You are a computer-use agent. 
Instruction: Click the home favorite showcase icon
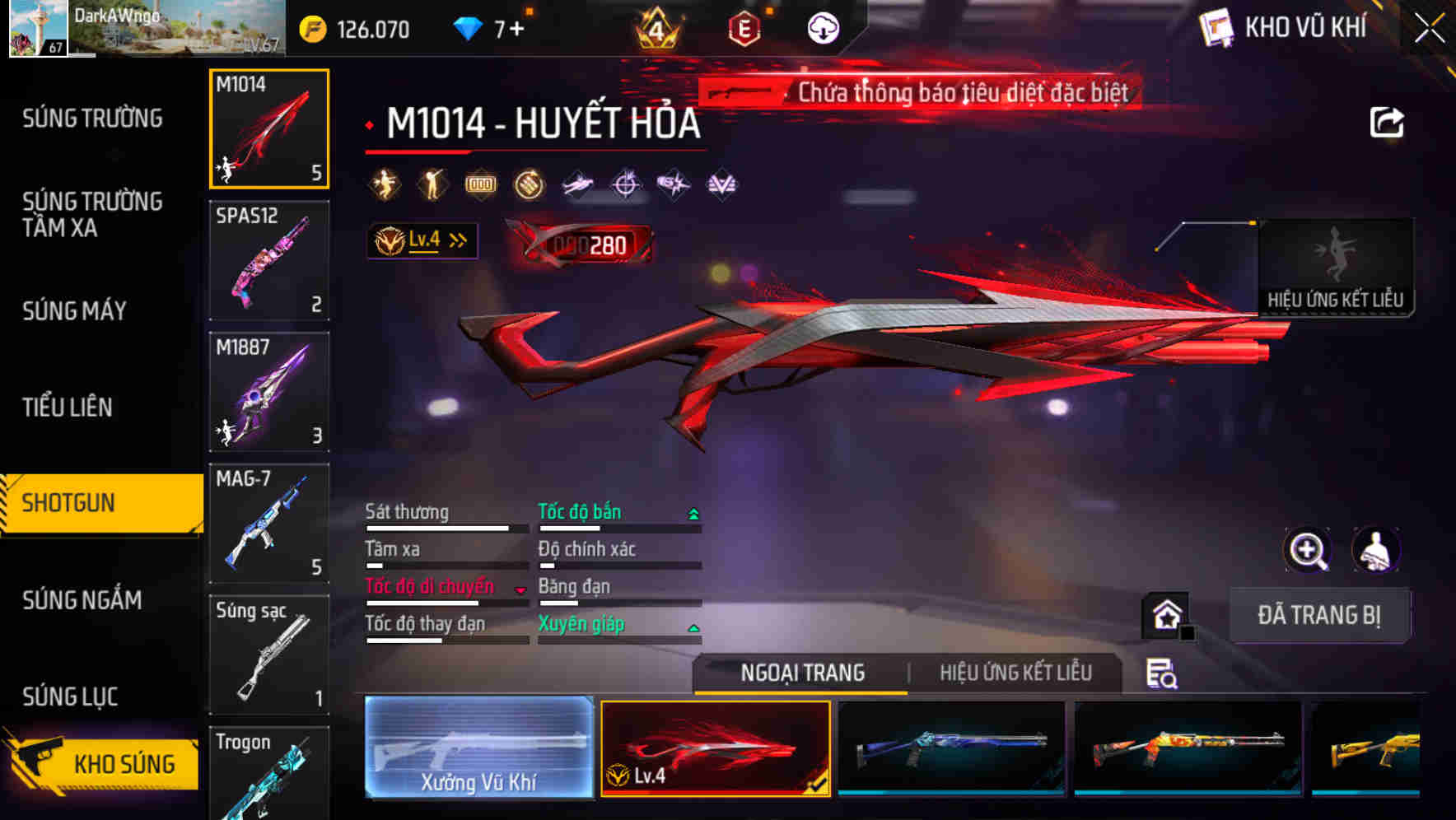(x=1166, y=614)
